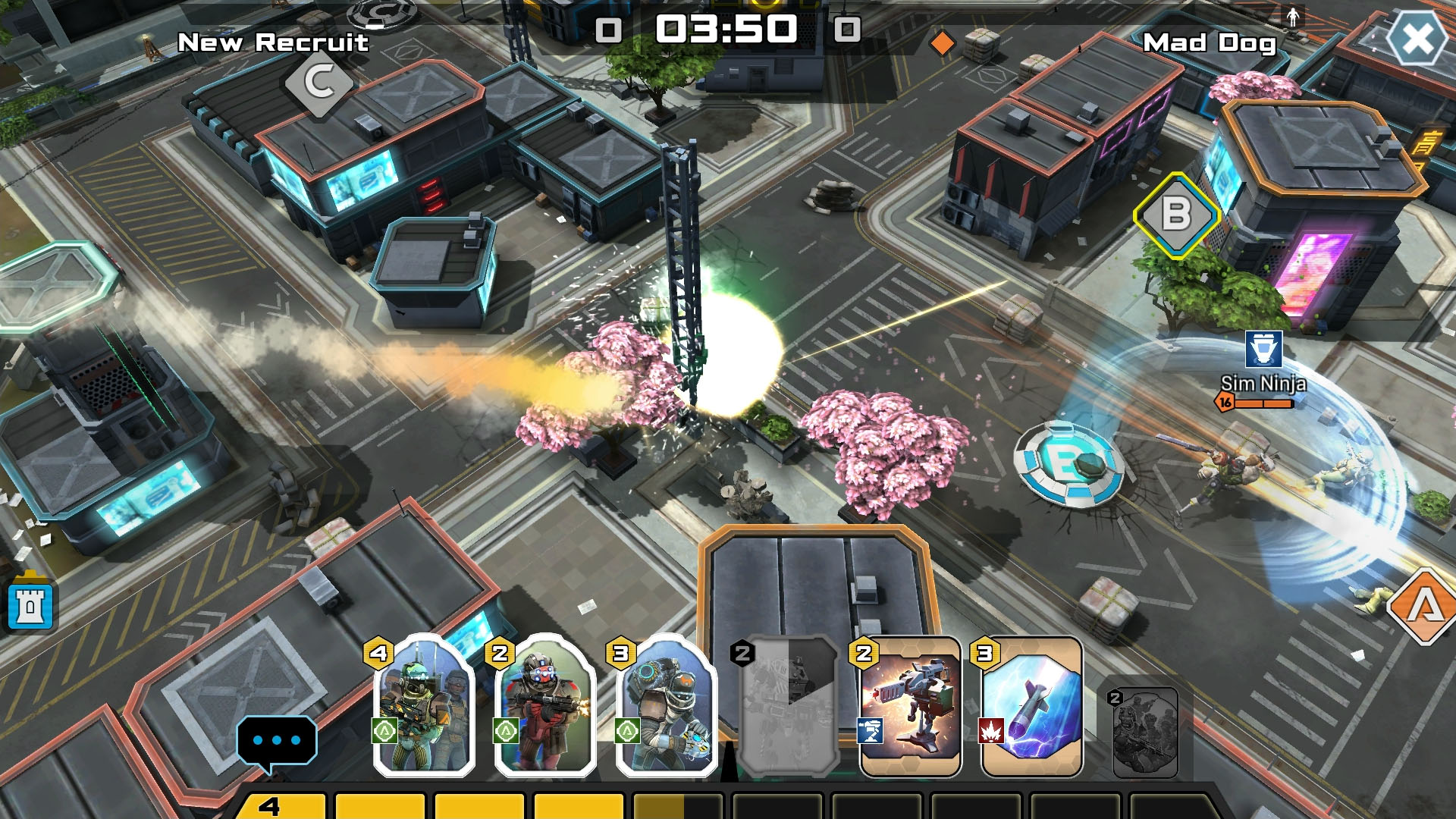Select the 4-cost green pilot squad card
This screenshot has width=1456, height=819.
click(x=423, y=707)
